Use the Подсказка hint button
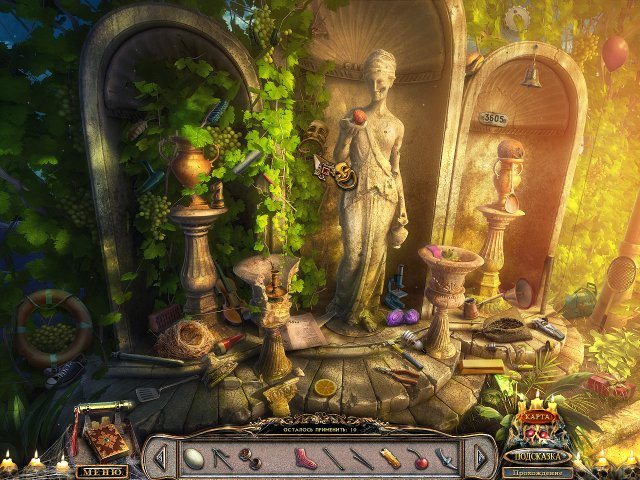This screenshot has width=640, height=480. [x=538, y=455]
